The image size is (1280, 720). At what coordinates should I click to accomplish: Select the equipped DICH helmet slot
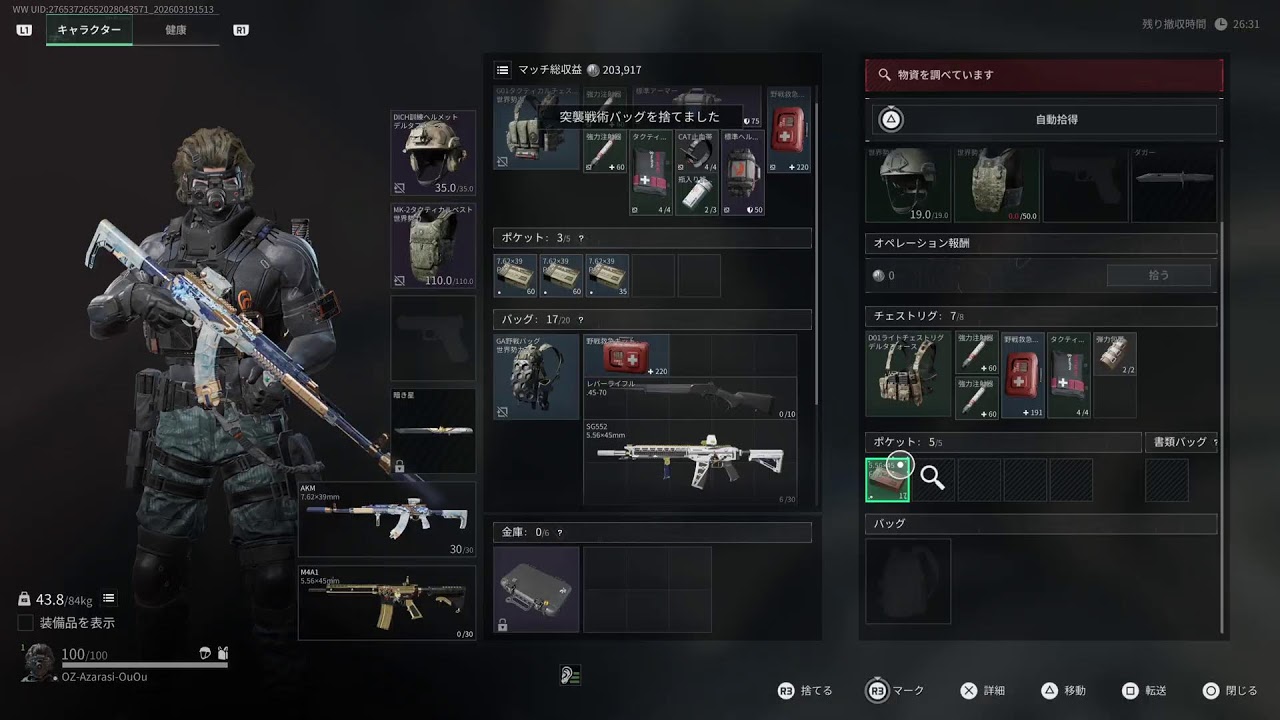pyautogui.click(x=433, y=153)
